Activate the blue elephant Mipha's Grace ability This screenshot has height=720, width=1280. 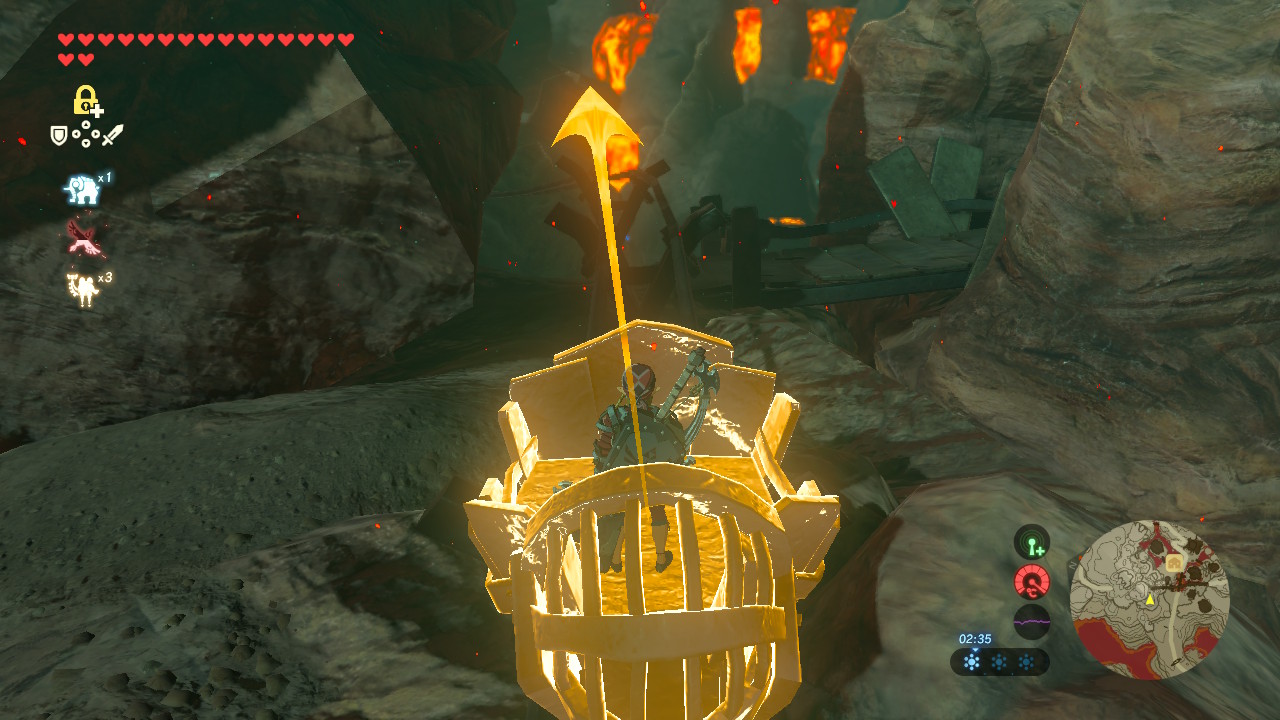(80, 189)
